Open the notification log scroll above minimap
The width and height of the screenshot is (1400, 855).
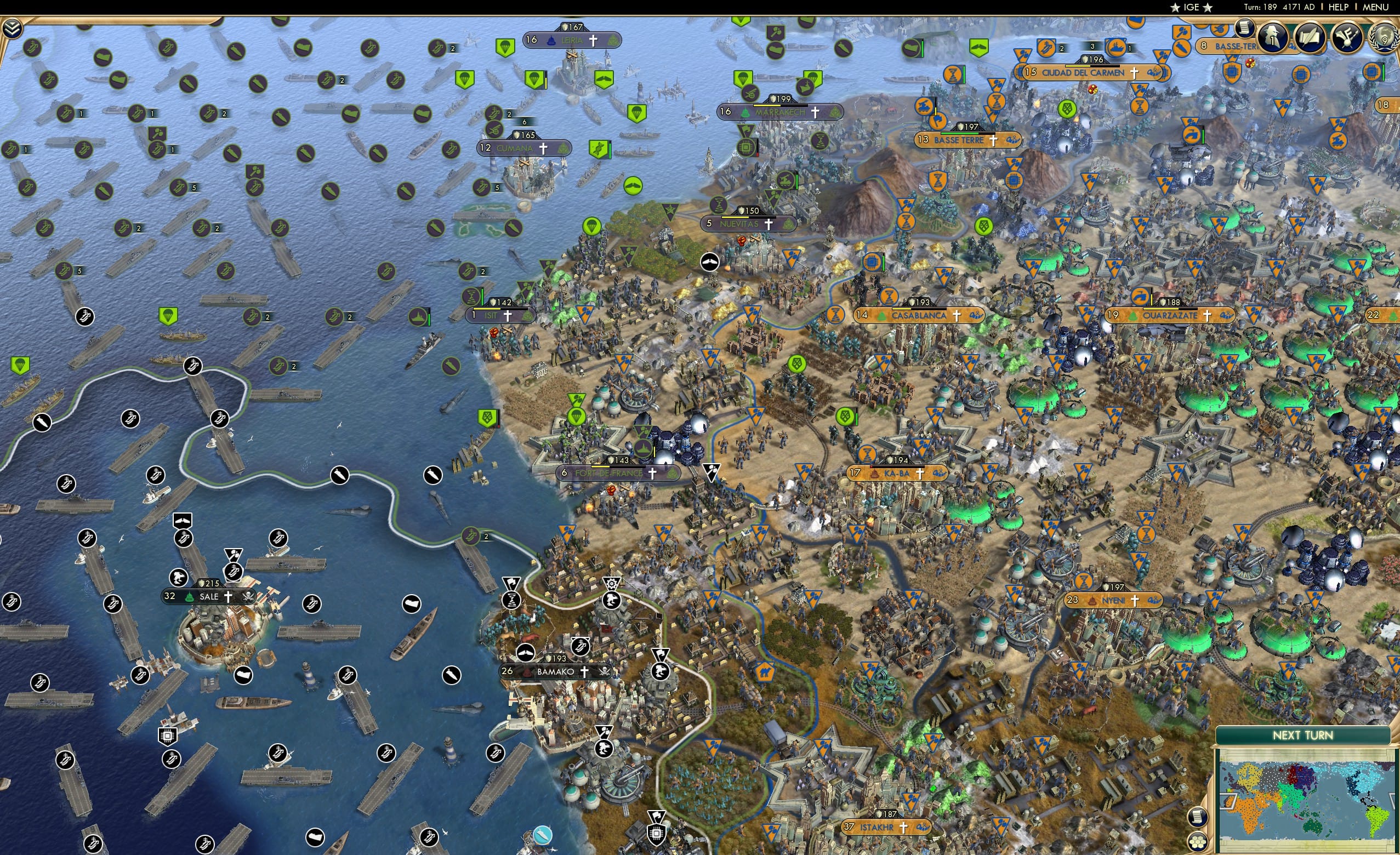tap(1198, 817)
